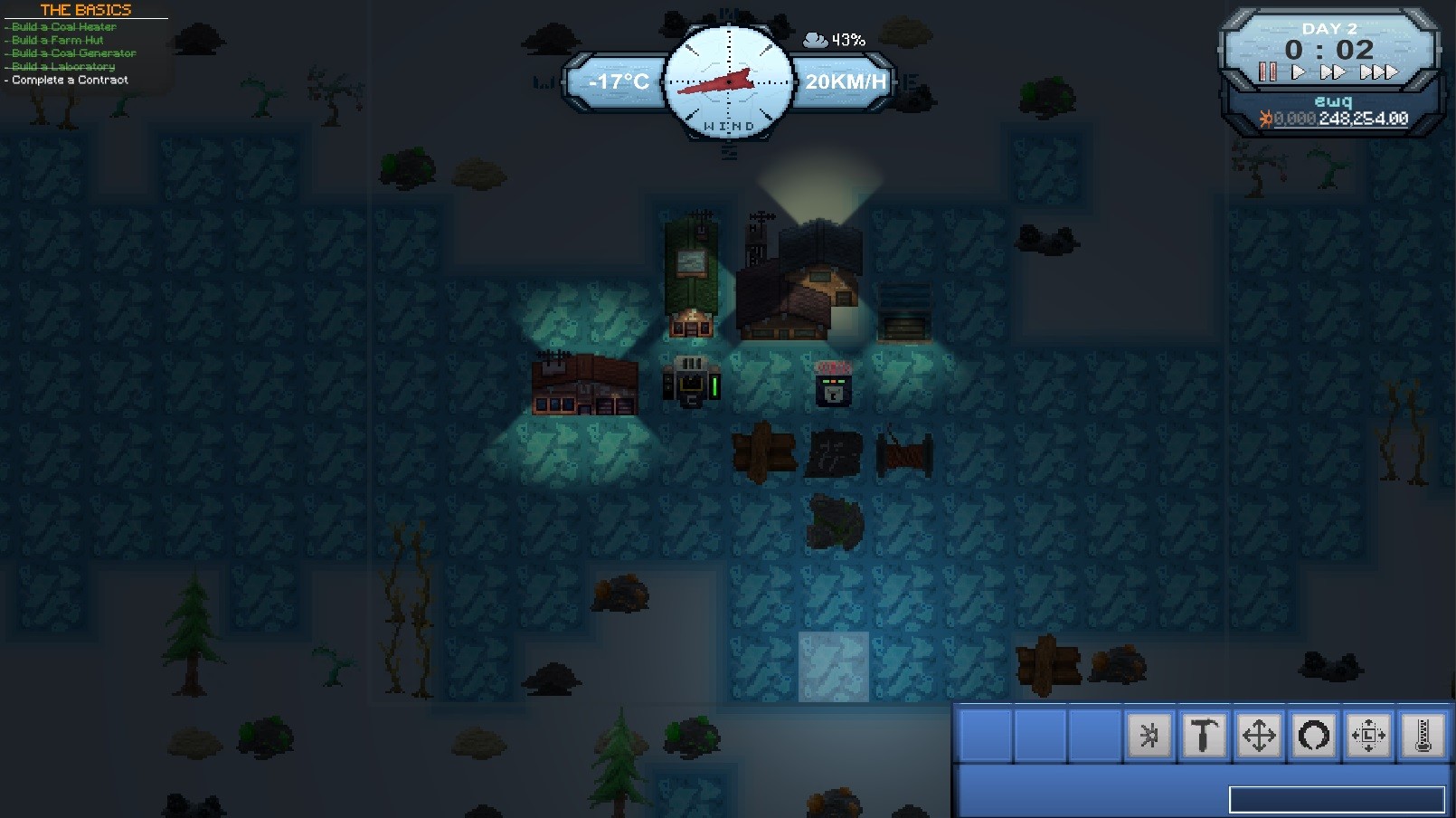
Task: Enable triple-speed game time
Action: pyautogui.click(x=1378, y=71)
